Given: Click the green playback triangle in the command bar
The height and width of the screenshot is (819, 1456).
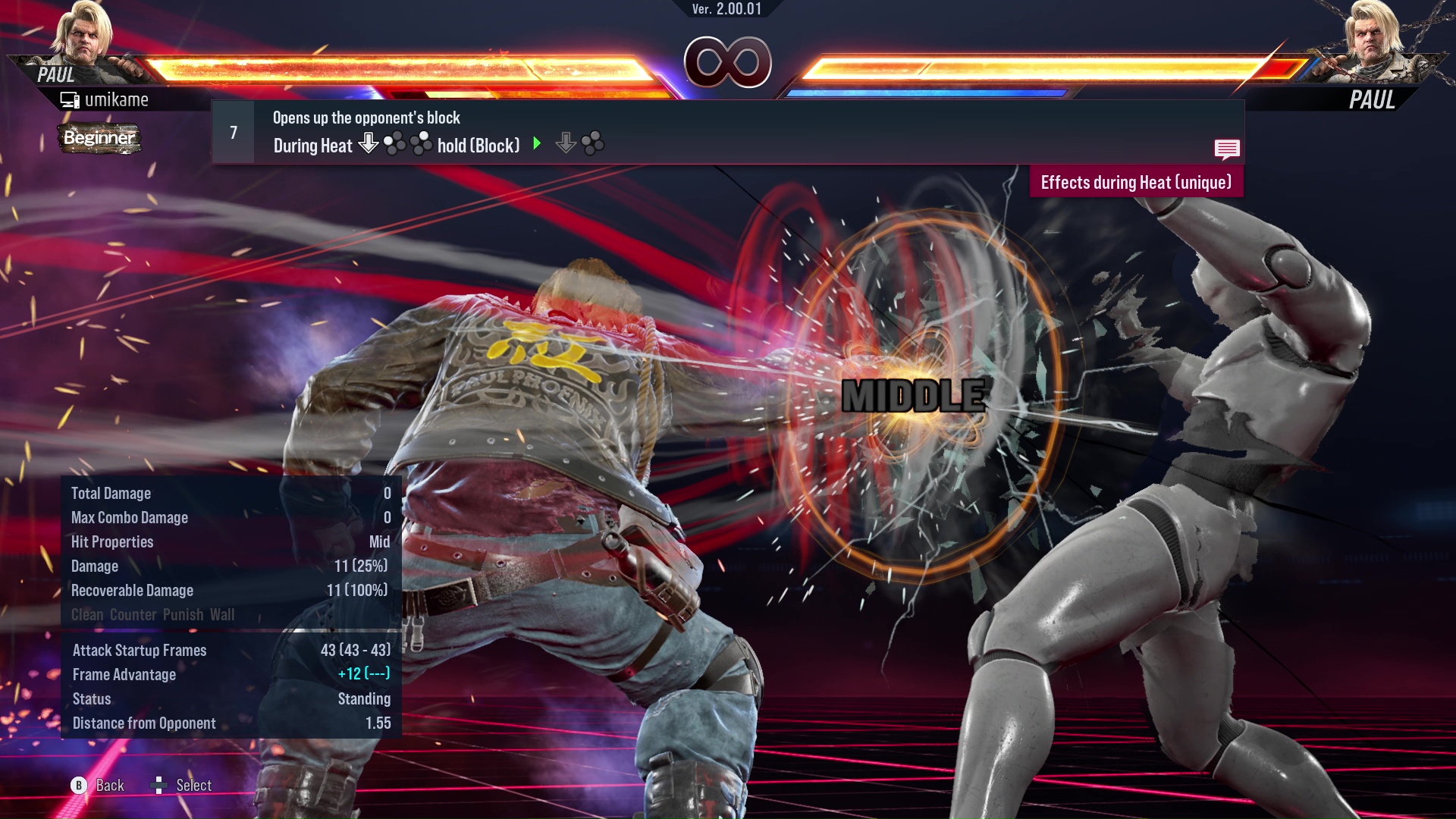Looking at the screenshot, I should click(x=537, y=144).
